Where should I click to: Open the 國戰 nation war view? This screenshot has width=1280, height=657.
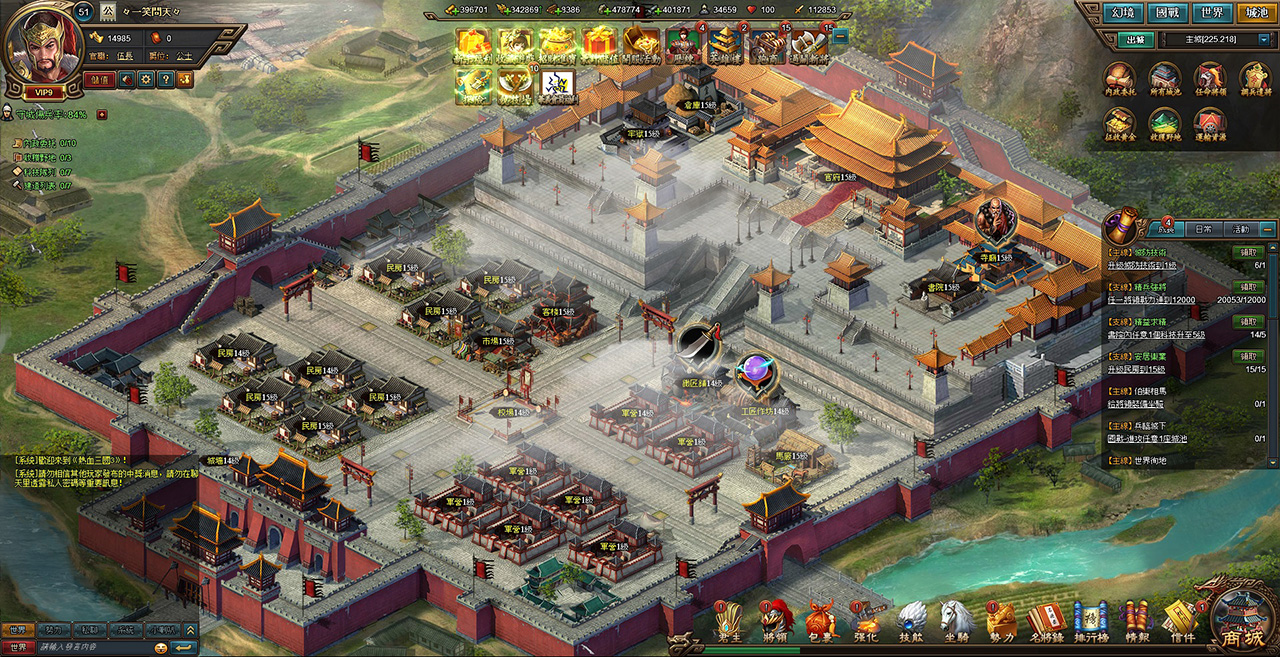coord(1166,14)
